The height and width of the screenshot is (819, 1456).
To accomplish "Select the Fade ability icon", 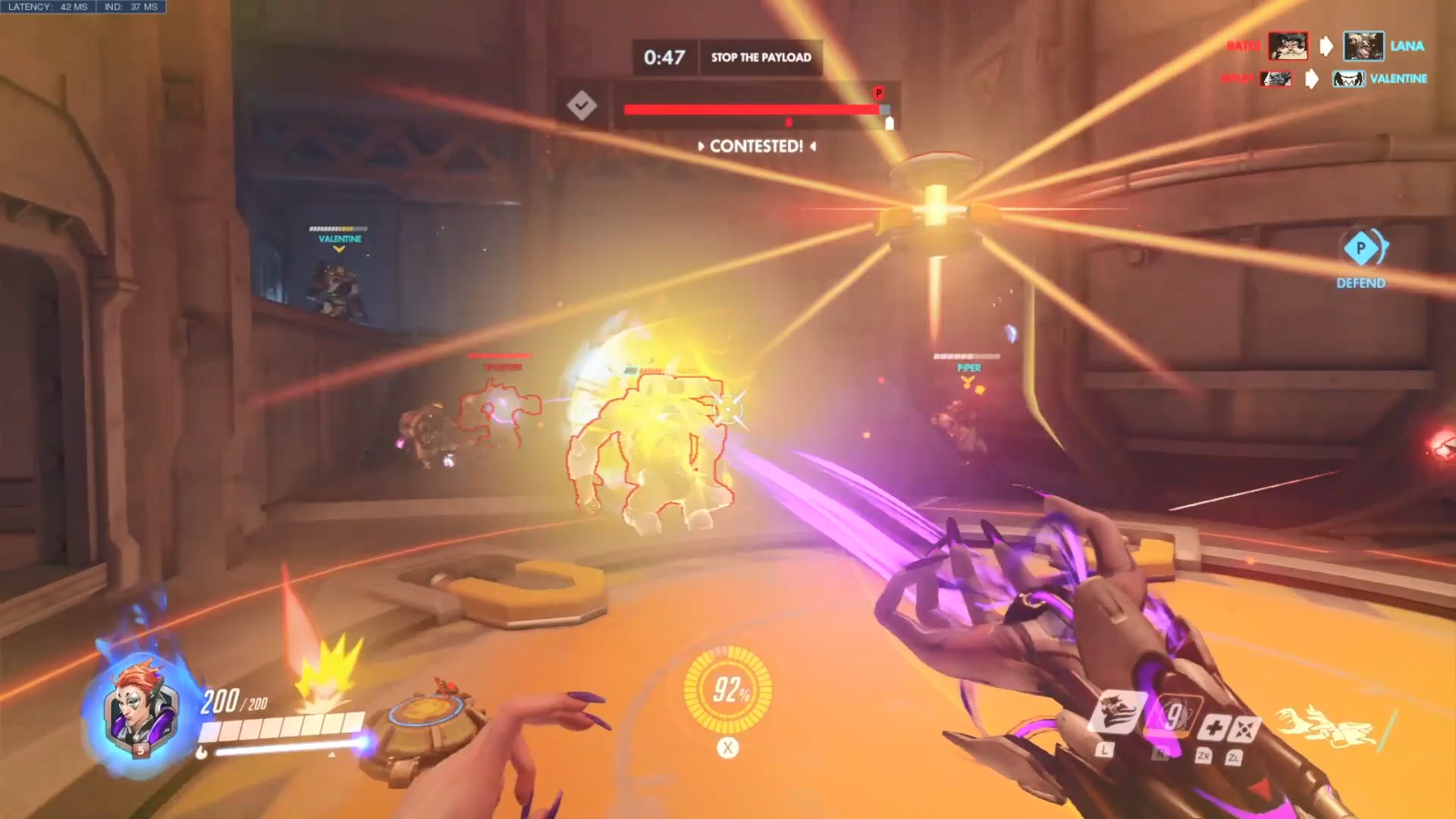I will (1116, 713).
